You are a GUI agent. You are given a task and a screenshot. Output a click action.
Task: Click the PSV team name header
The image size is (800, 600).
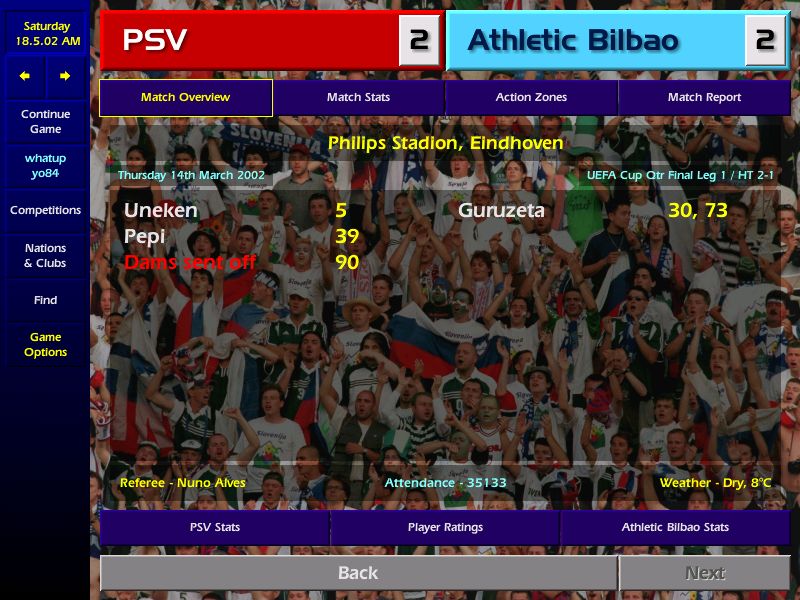point(250,41)
